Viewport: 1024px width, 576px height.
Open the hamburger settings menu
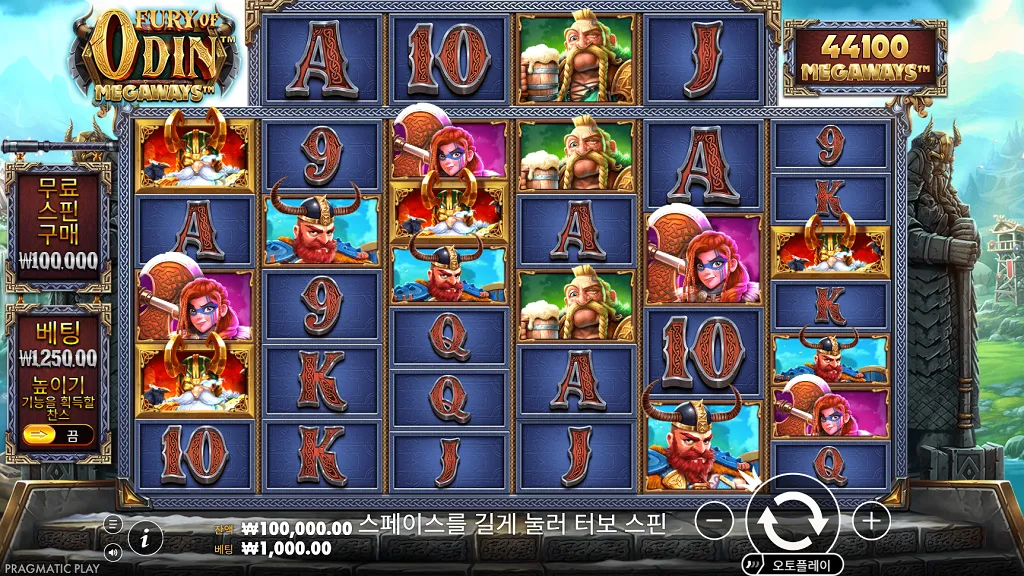pyautogui.click(x=113, y=524)
